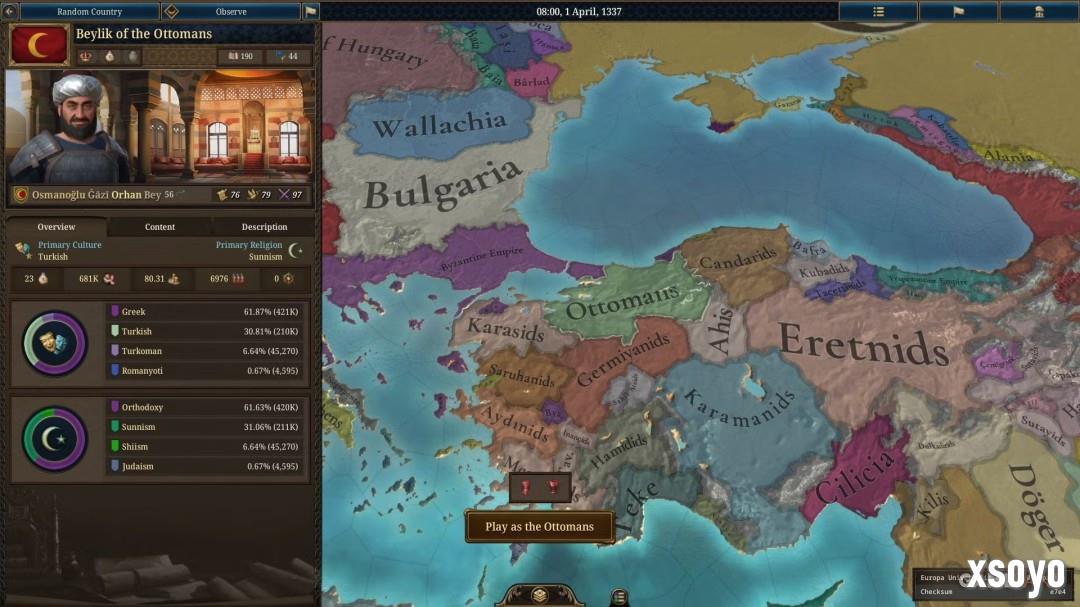Choose the Random Country option

89,12
